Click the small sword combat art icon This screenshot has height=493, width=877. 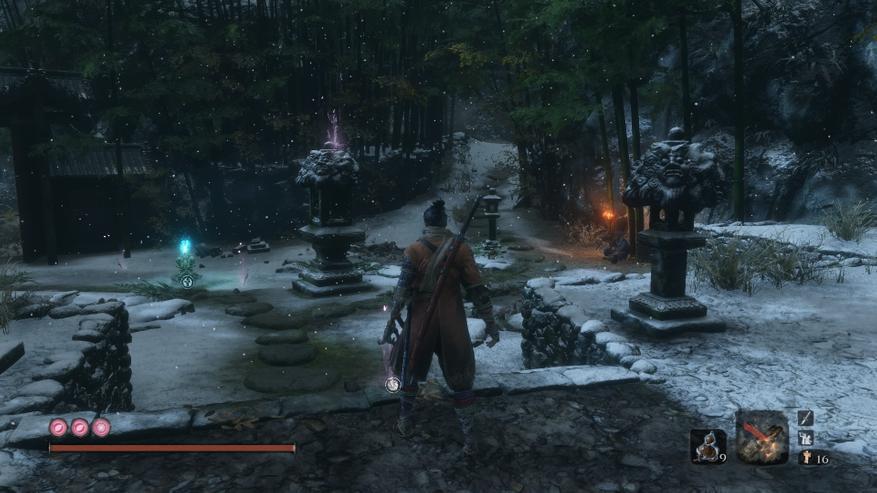click(806, 418)
